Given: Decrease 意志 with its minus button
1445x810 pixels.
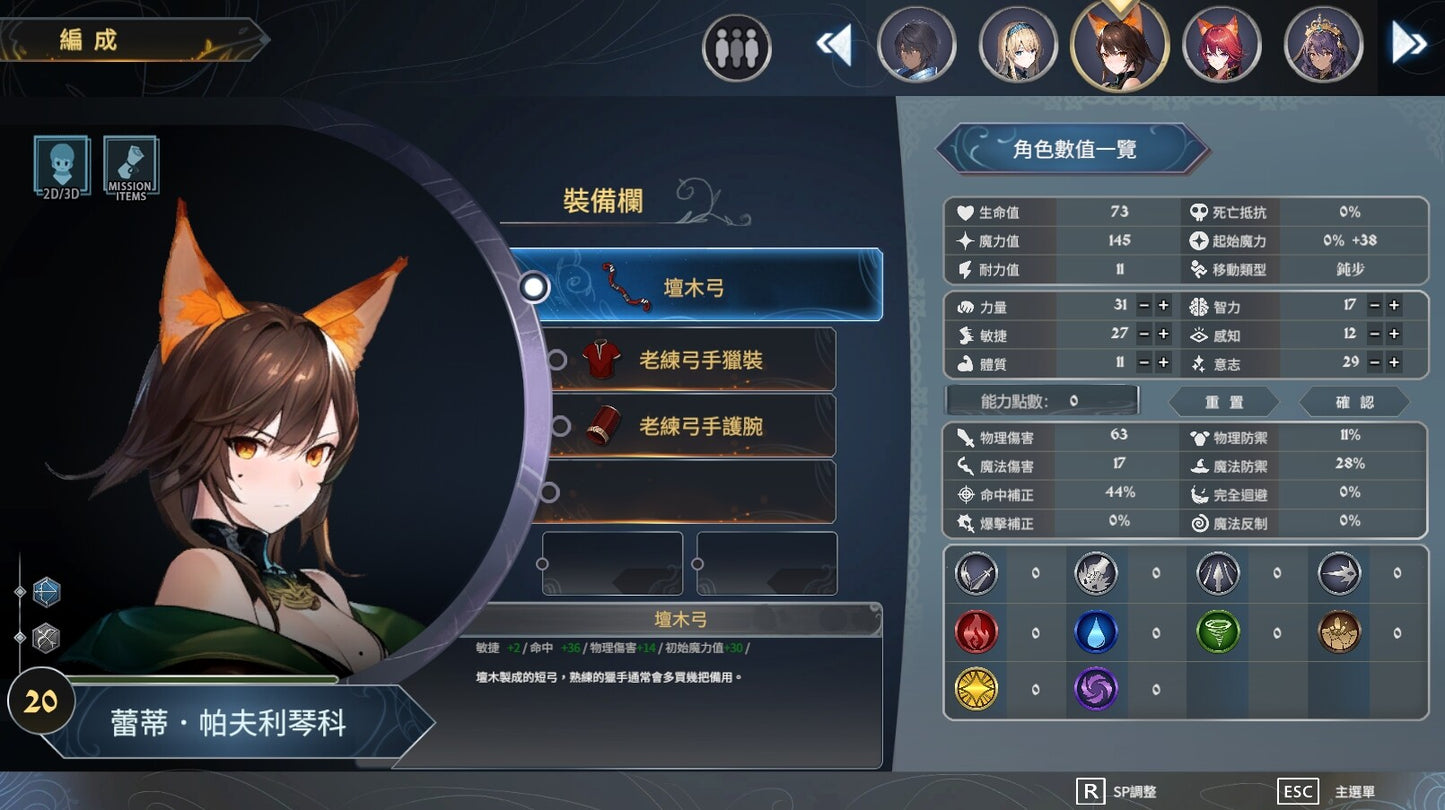Looking at the screenshot, I should [1375, 362].
